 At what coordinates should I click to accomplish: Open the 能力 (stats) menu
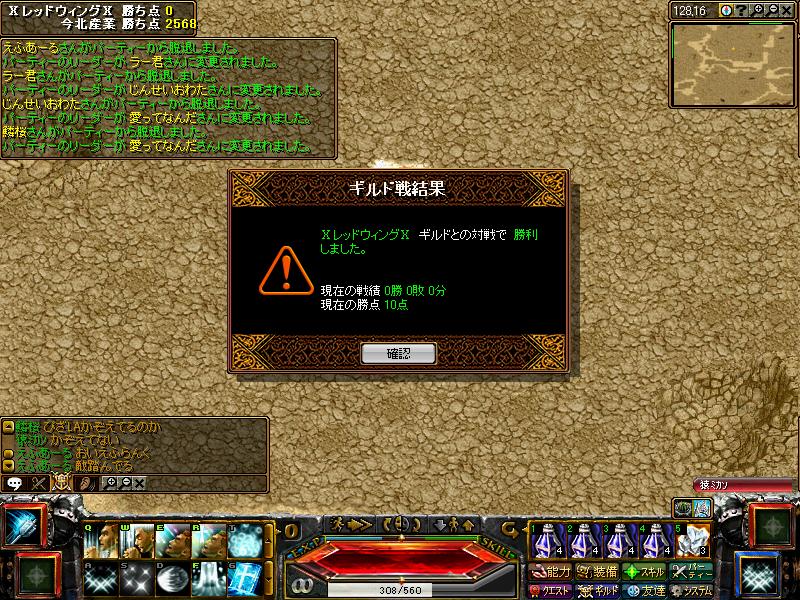(551, 572)
